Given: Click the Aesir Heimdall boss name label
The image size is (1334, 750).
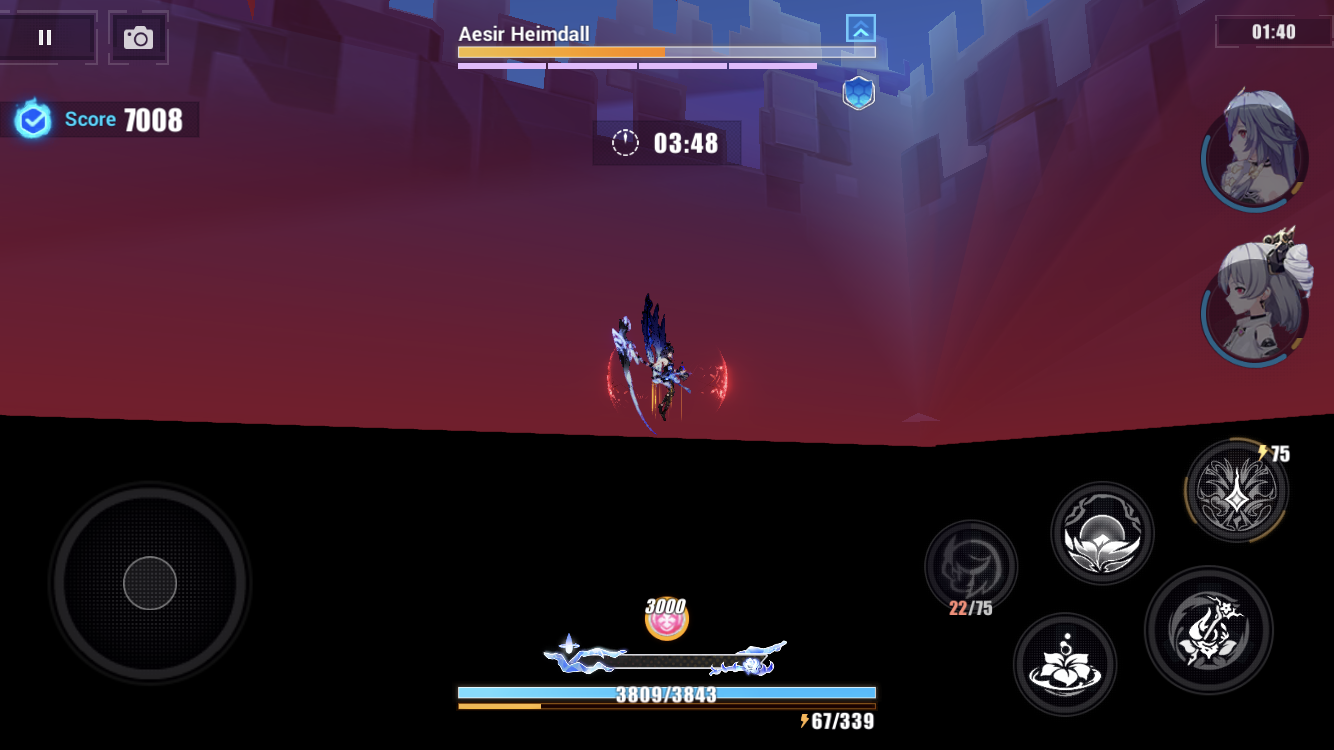Looking at the screenshot, I should (524, 33).
